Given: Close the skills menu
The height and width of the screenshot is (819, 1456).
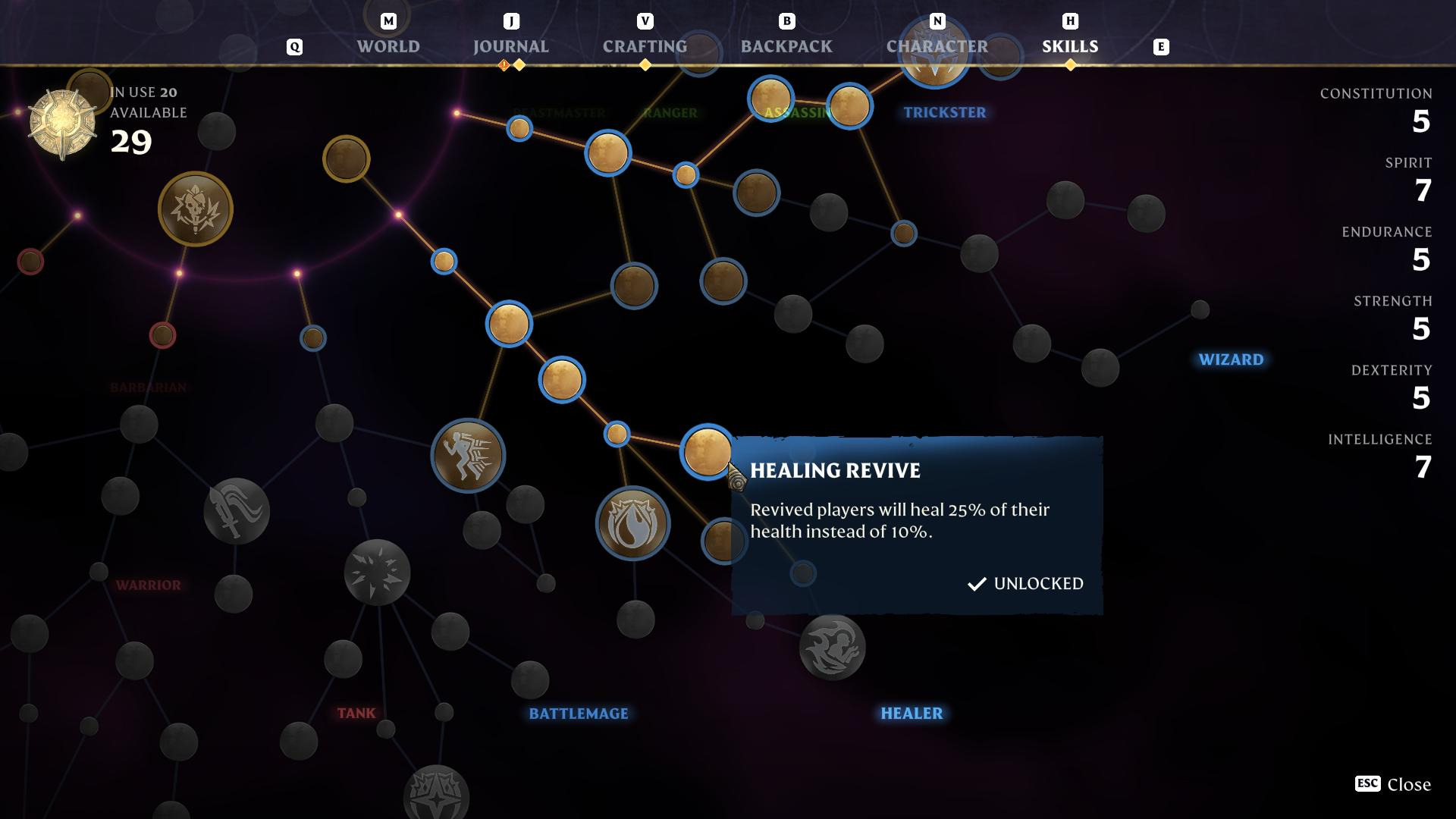Looking at the screenshot, I should coord(1392,784).
